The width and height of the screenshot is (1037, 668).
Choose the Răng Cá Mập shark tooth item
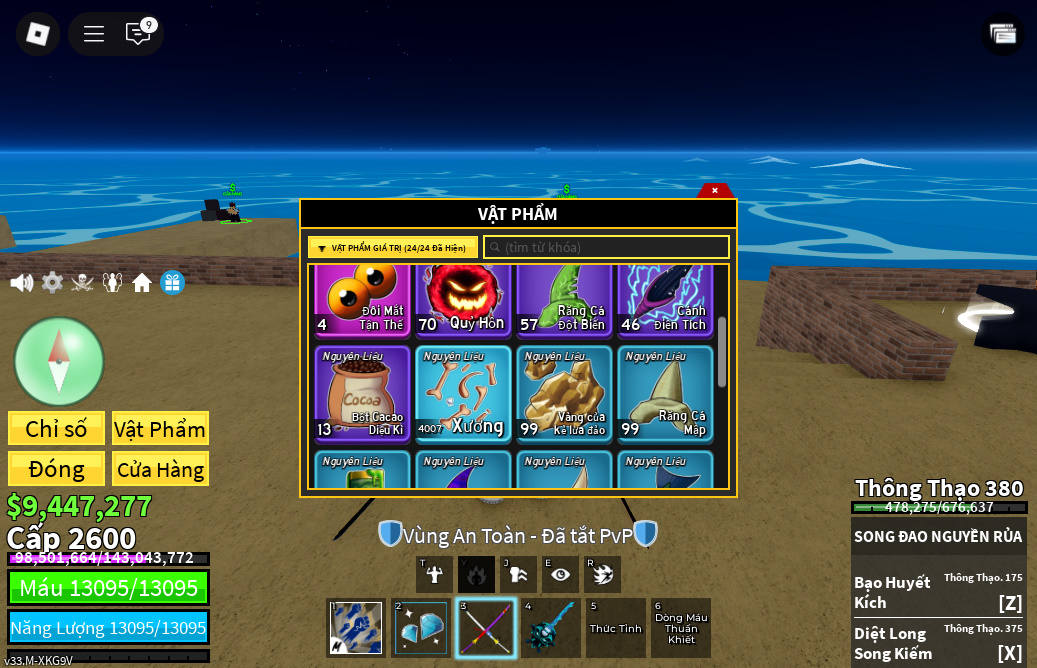665,394
